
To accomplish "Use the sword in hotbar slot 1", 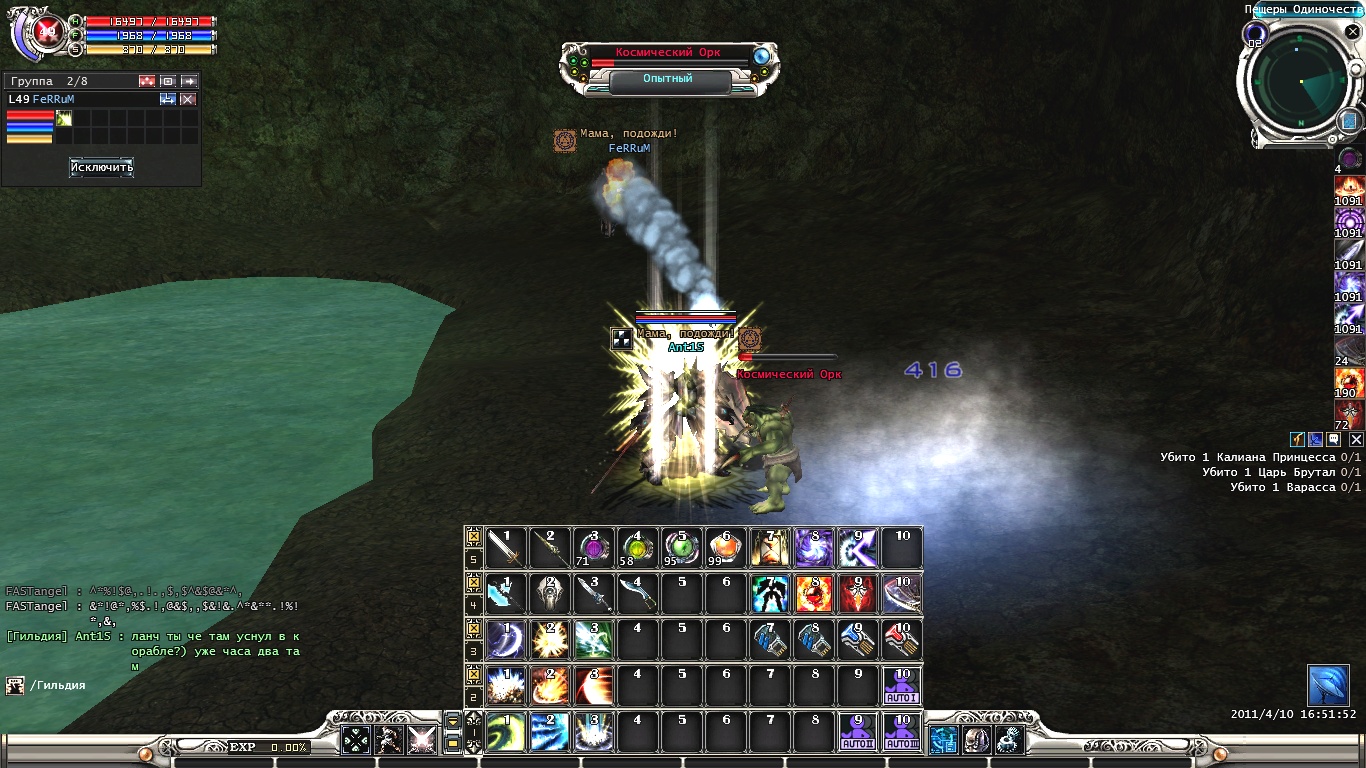I will point(506,548).
